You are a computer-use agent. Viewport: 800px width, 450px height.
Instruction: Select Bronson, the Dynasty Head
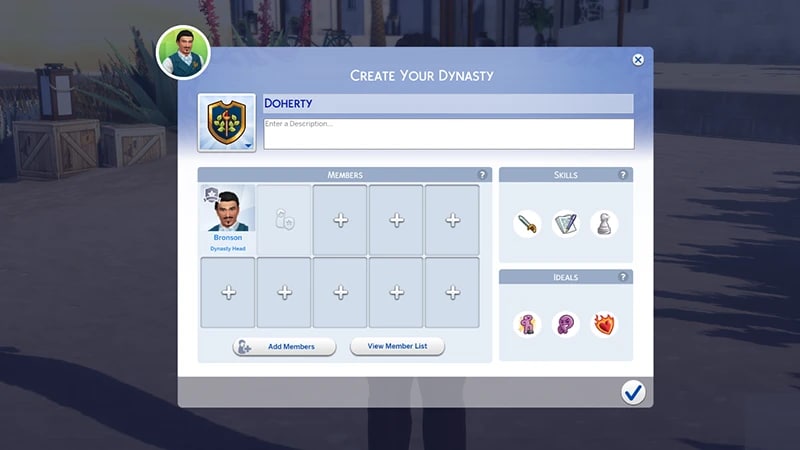click(x=228, y=219)
